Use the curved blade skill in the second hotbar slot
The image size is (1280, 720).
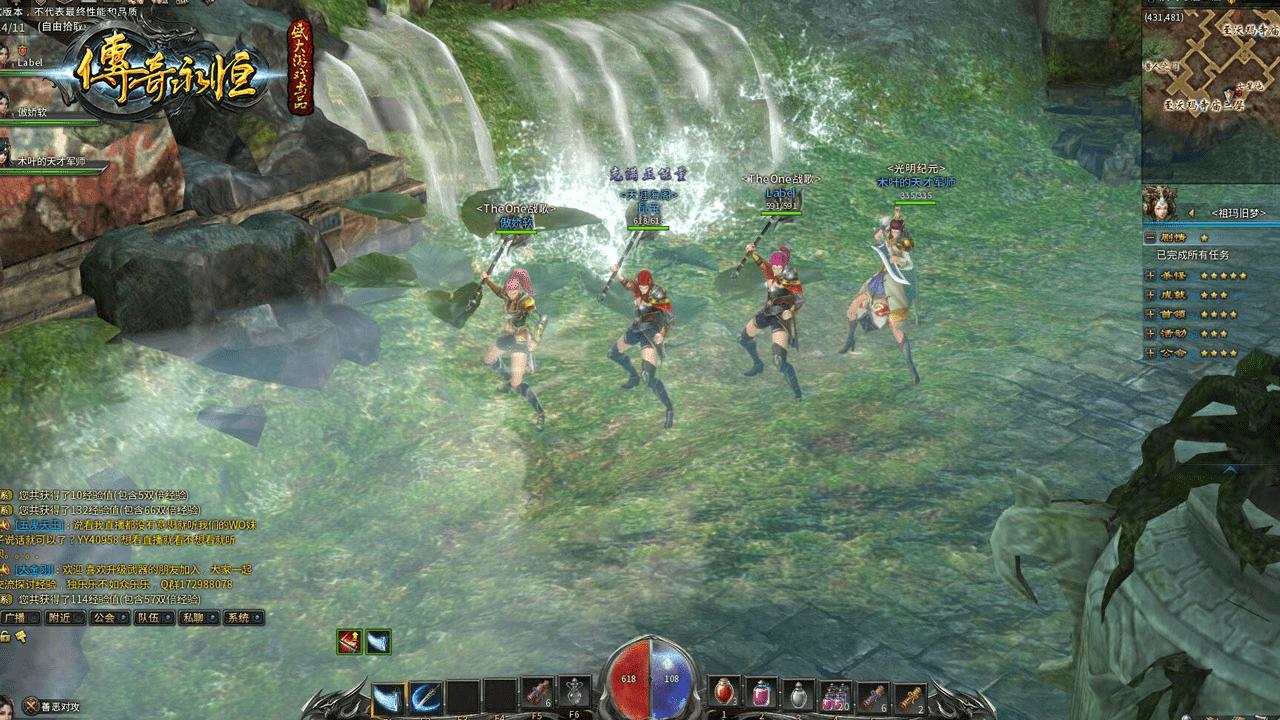pyautogui.click(x=426, y=696)
